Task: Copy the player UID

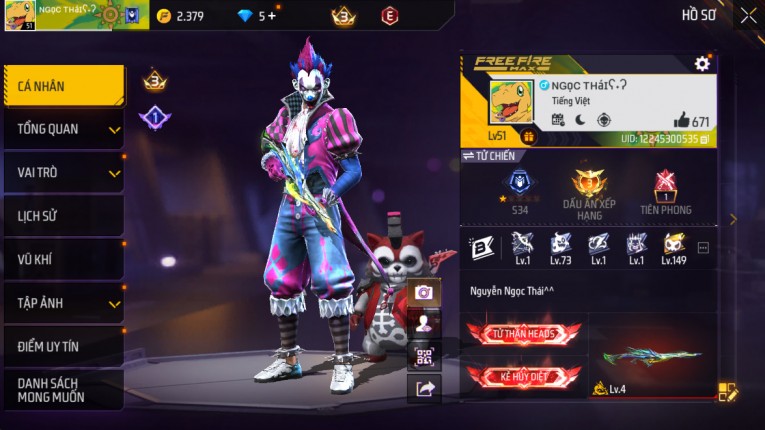Action: [705, 139]
